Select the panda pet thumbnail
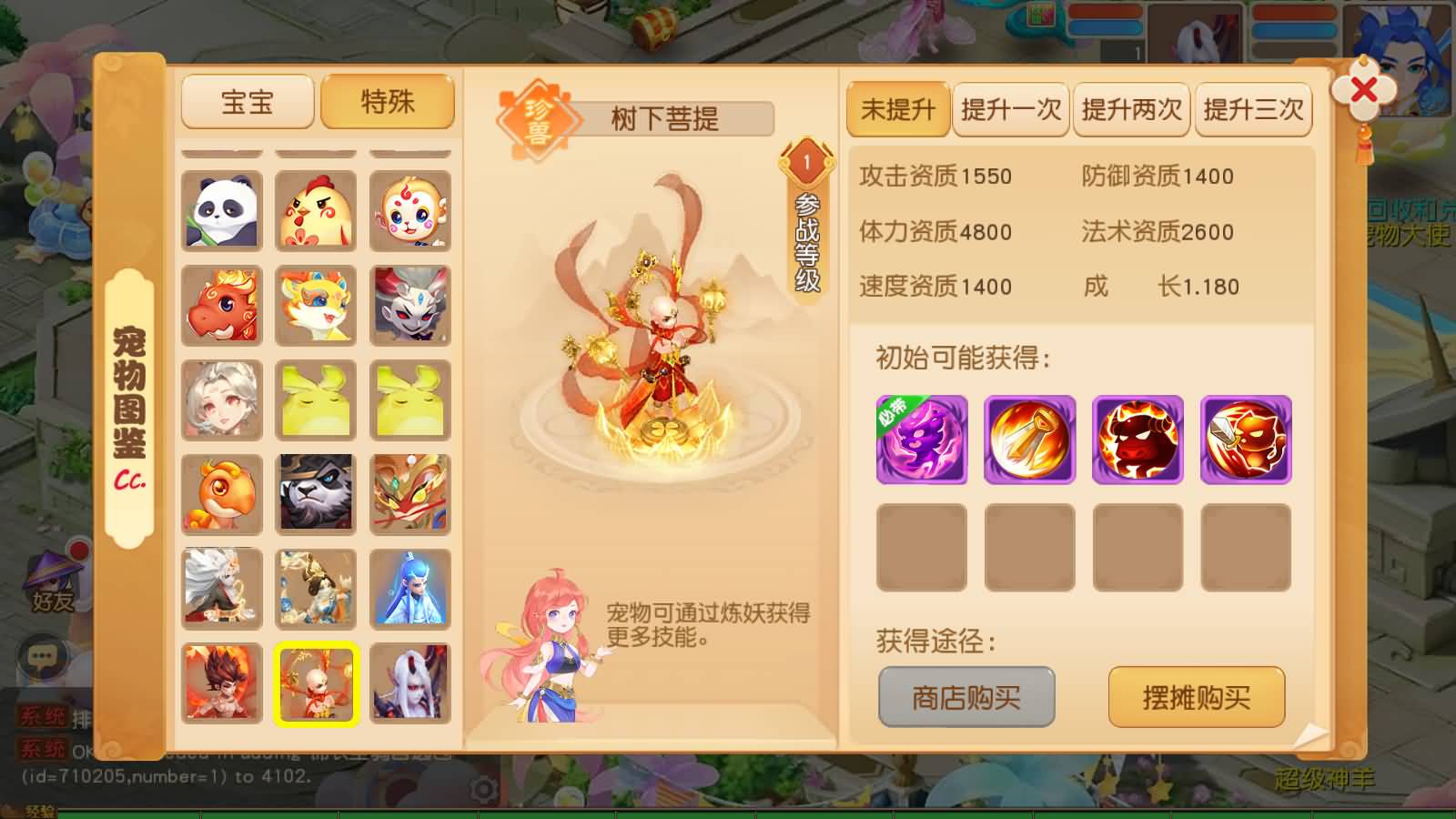The height and width of the screenshot is (819, 1456). click(x=221, y=211)
